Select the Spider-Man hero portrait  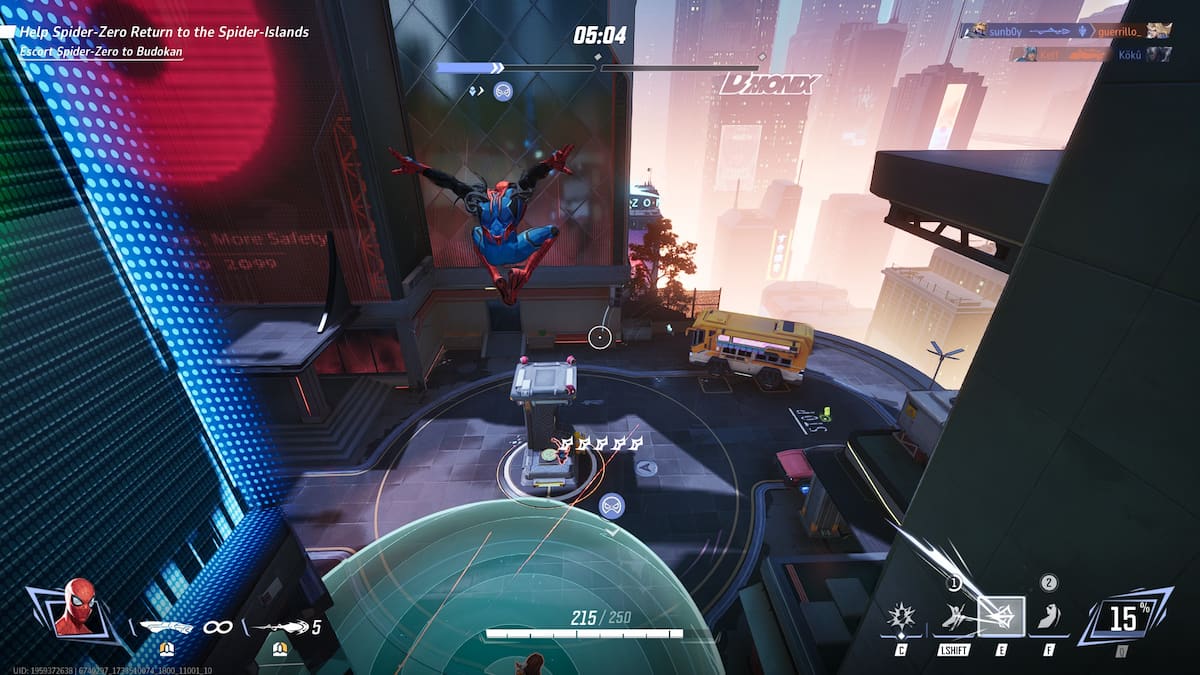pyautogui.click(x=78, y=607)
